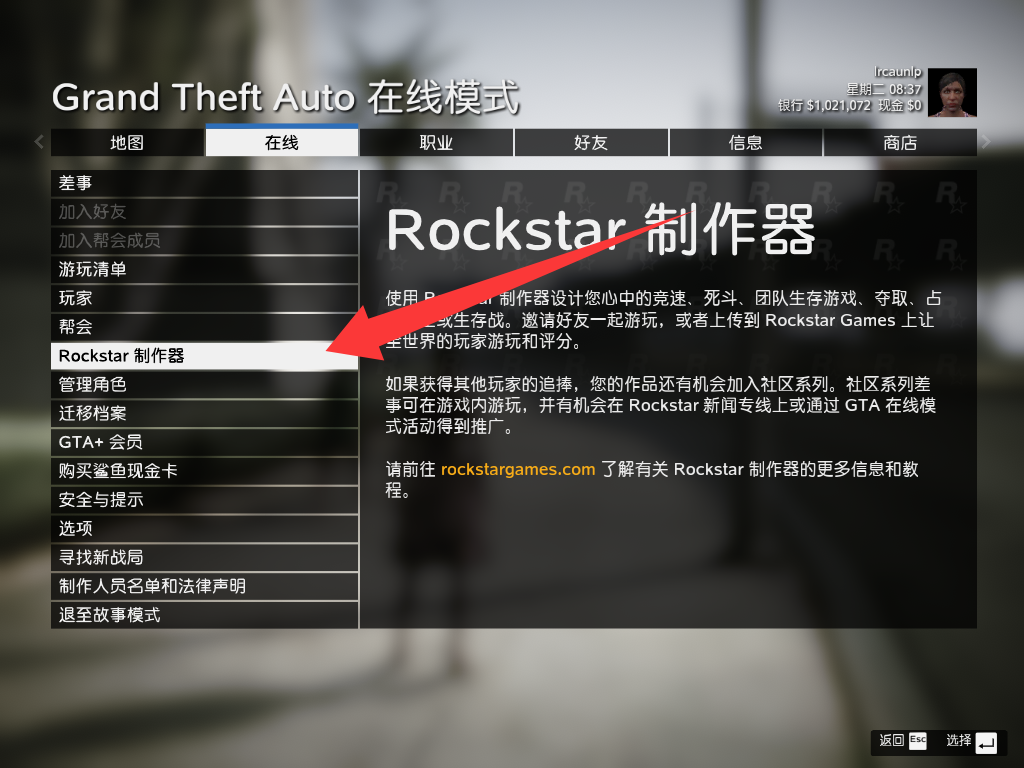Image resolution: width=1024 pixels, height=768 pixels.
Task: Open the 帮会 menu entry
Action: pyautogui.click(x=204, y=327)
